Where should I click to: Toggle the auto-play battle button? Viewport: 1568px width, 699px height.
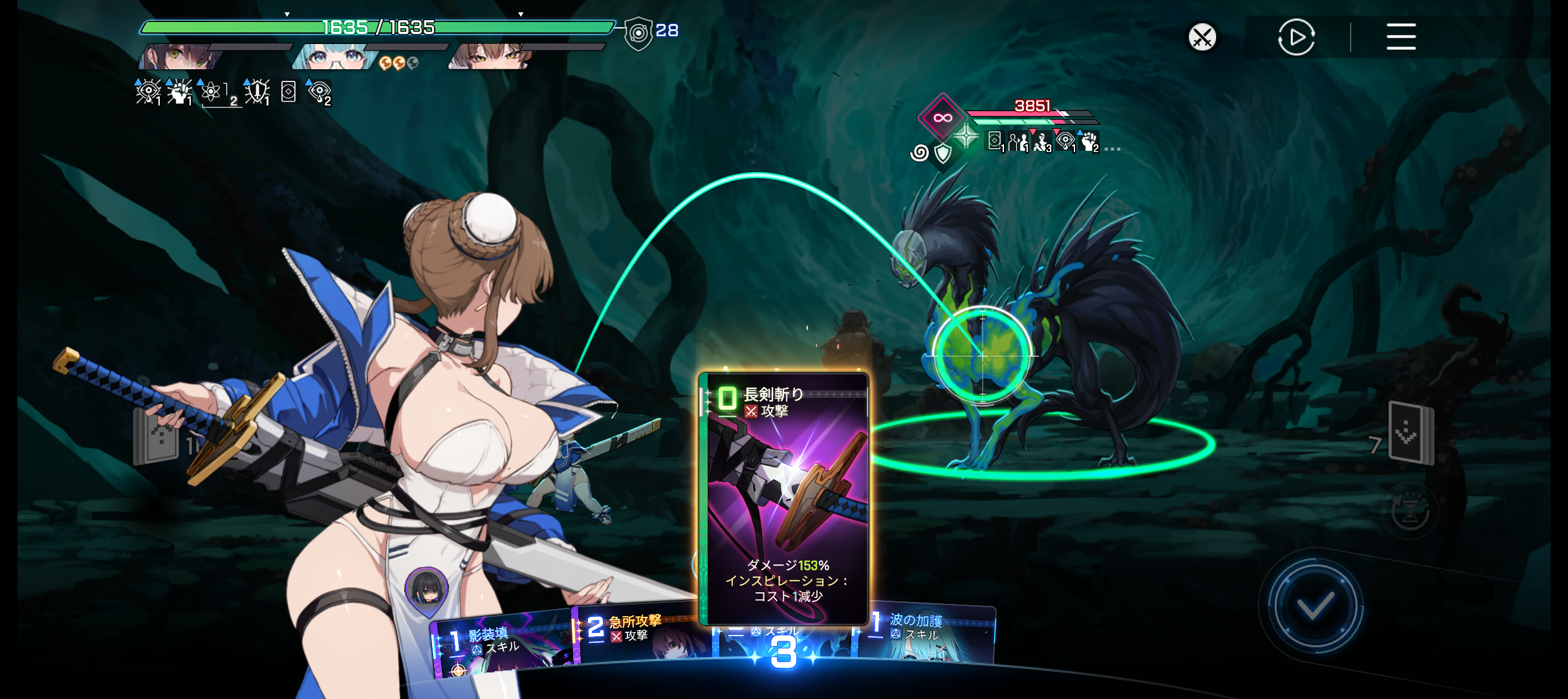click(x=1296, y=38)
